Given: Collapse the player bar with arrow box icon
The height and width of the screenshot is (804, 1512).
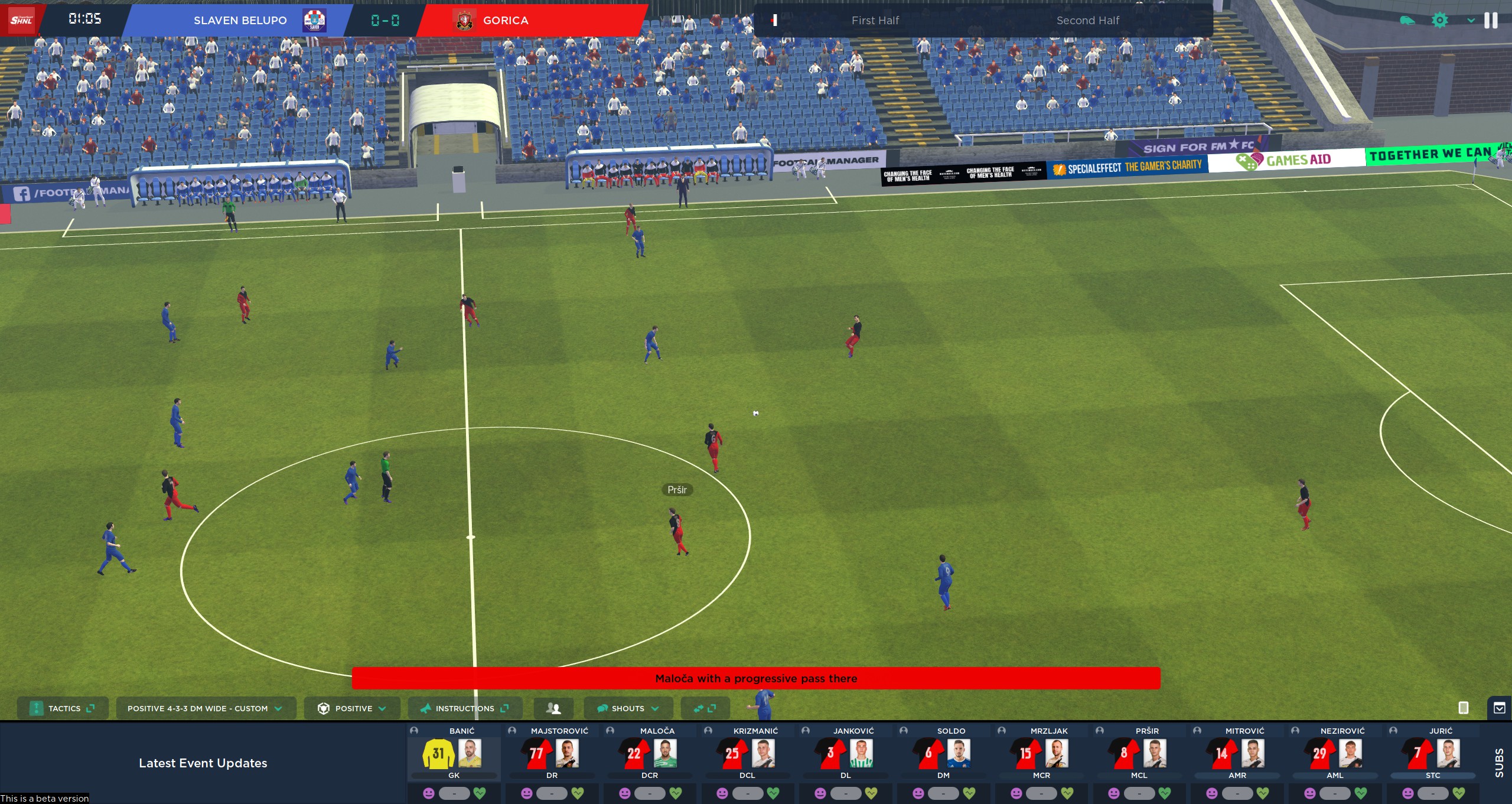Looking at the screenshot, I should 1500,708.
